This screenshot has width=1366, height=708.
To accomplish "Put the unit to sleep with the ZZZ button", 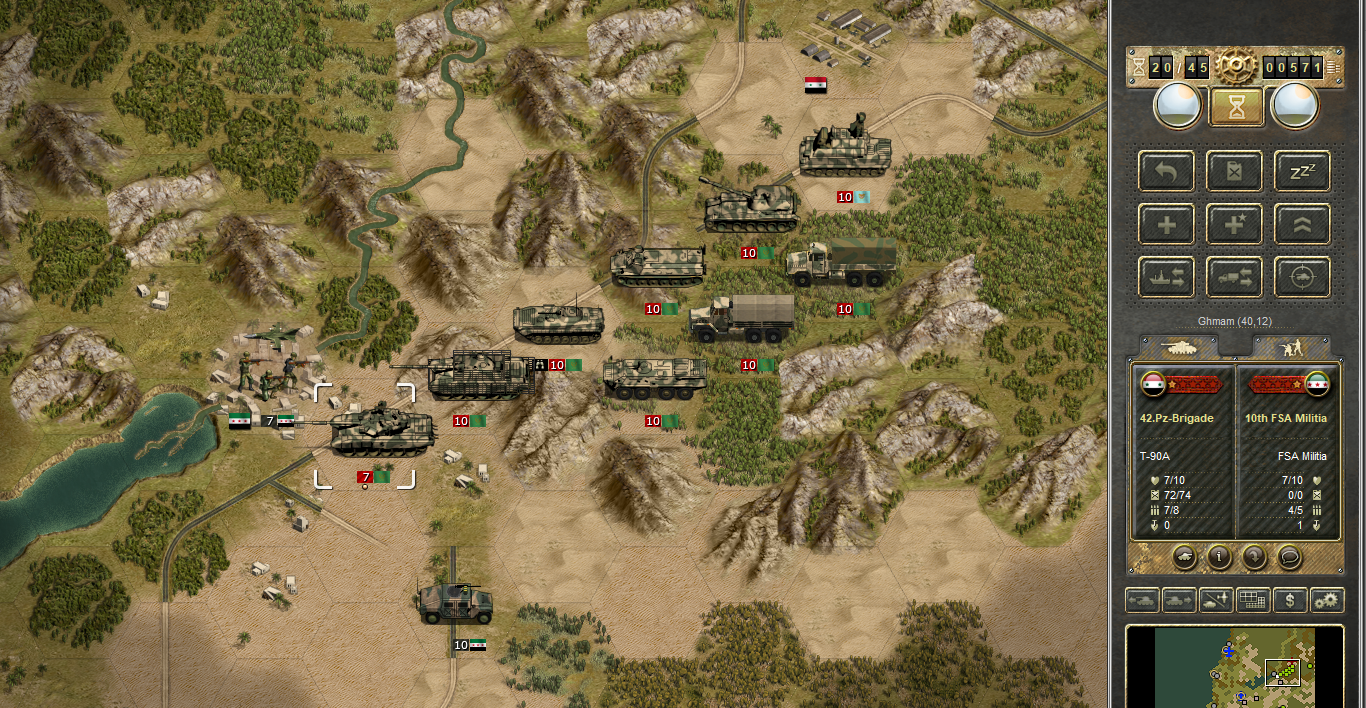I will [1302, 171].
